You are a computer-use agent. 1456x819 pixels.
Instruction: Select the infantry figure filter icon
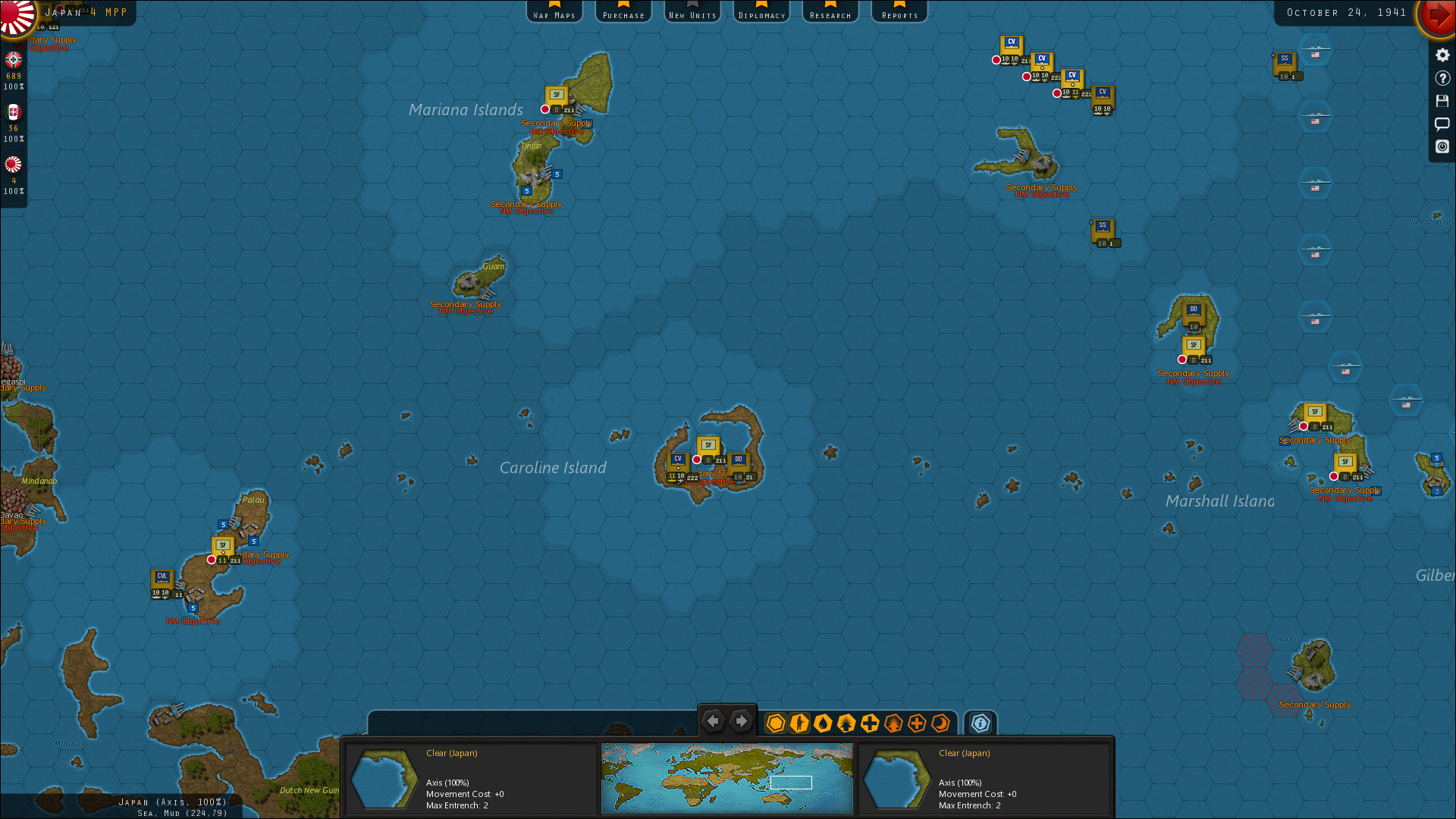pyautogui.click(x=799, y=723)
